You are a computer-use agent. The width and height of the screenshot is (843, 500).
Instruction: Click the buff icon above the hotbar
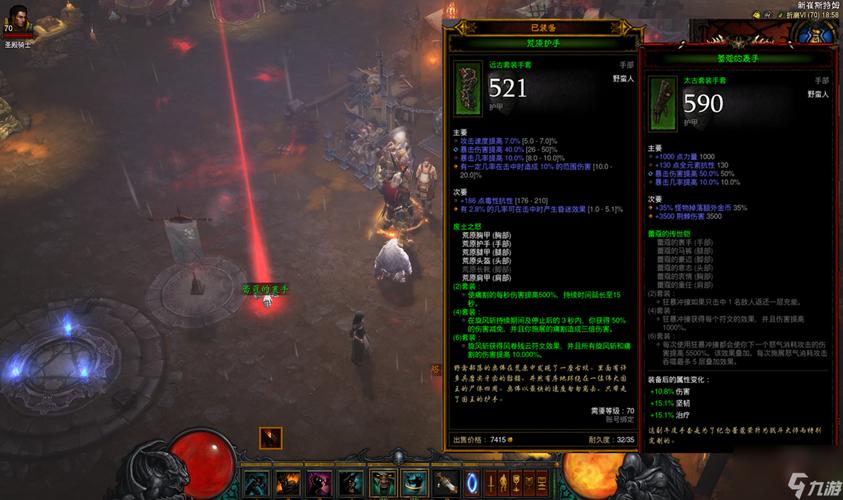coord(270,437)
